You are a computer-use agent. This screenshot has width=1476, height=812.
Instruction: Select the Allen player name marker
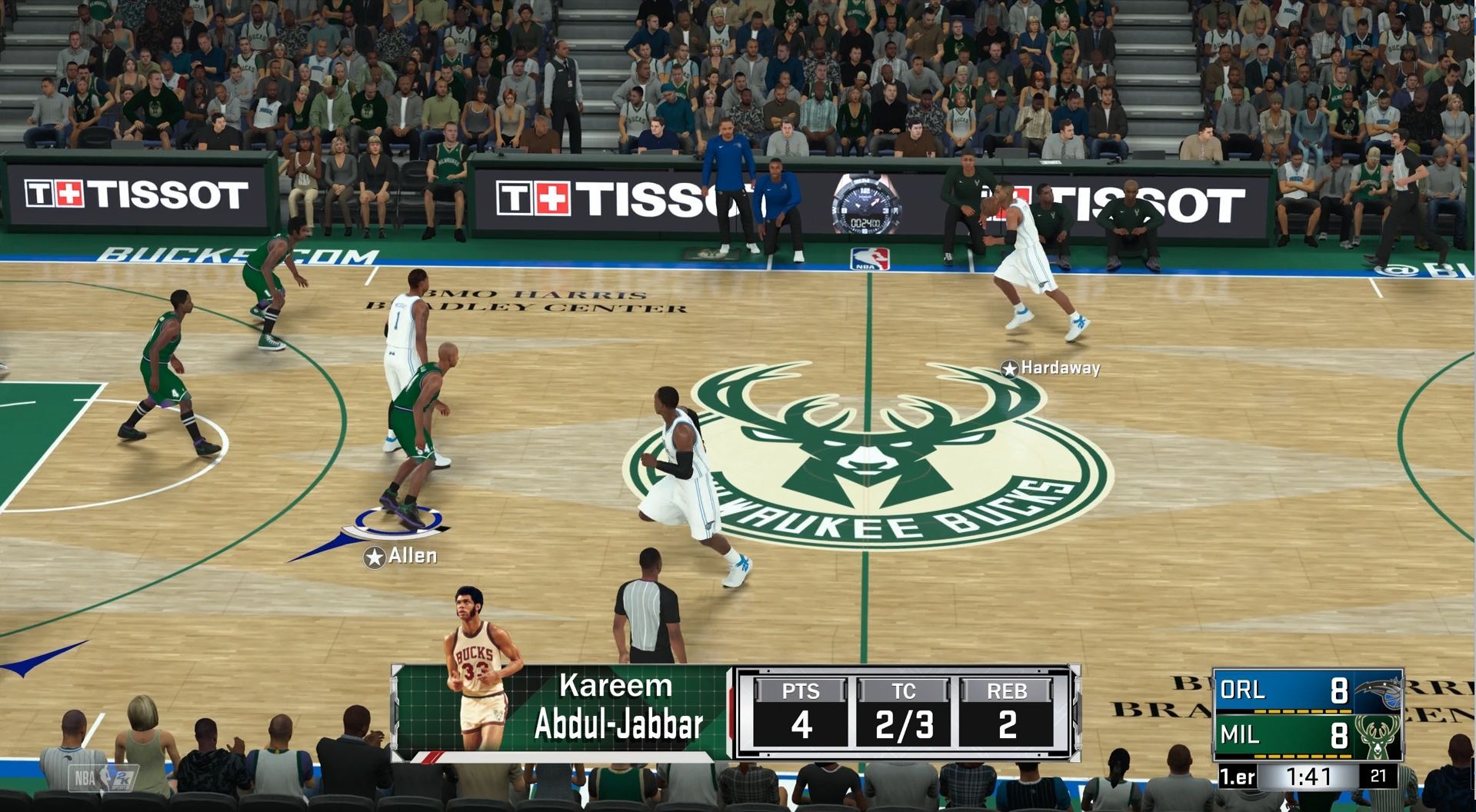(401, 556)
